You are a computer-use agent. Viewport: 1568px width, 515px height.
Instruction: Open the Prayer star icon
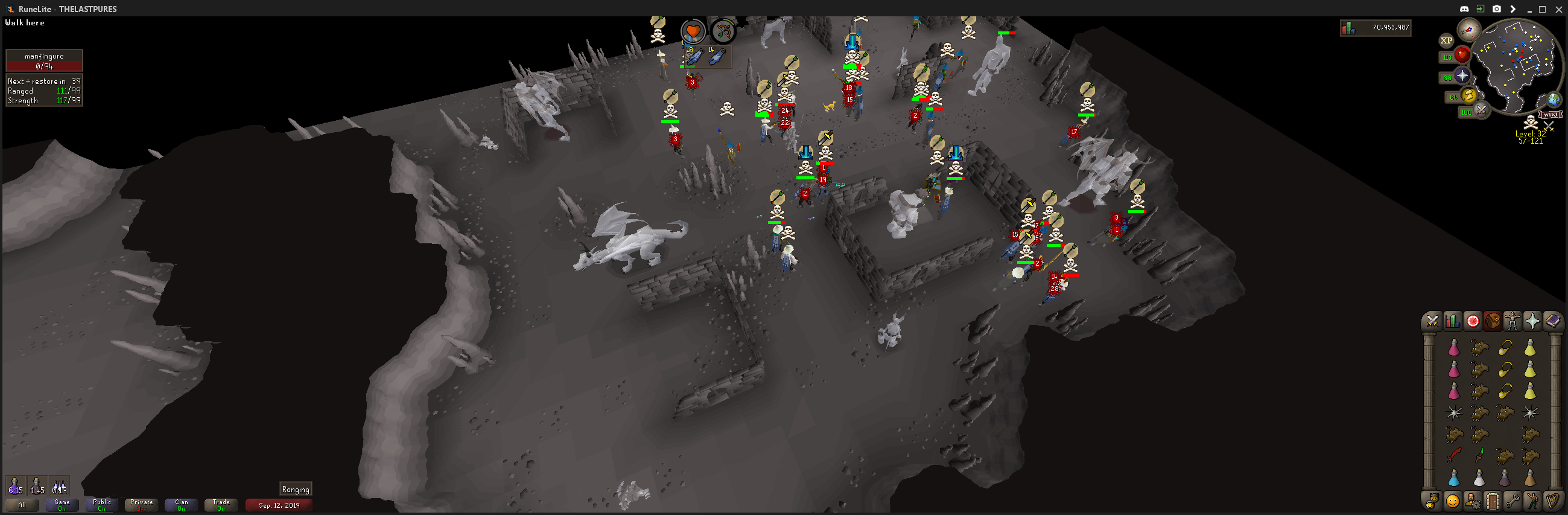(x=1532, y=322)
